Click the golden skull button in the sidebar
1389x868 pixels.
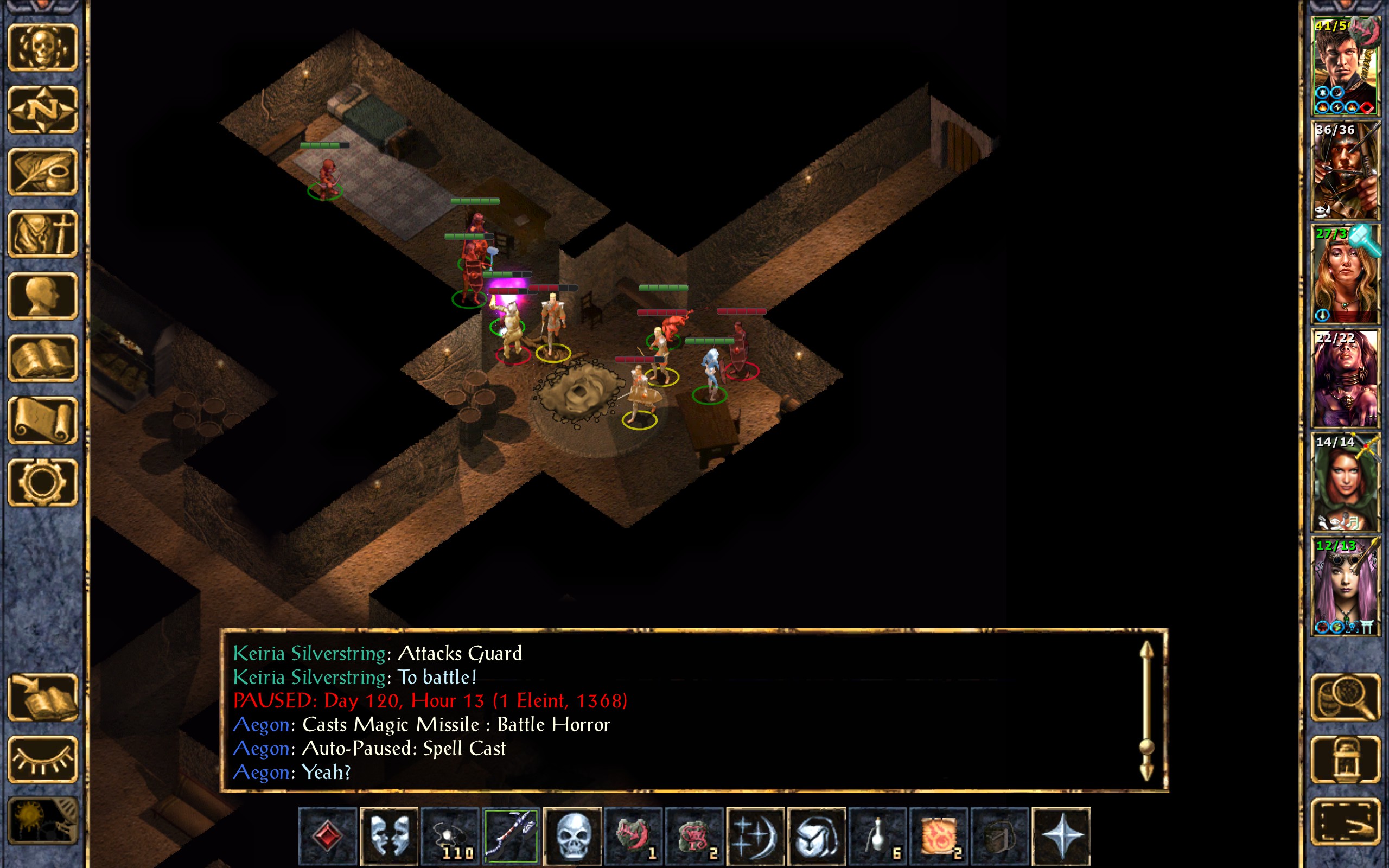[x=42, y=48]
